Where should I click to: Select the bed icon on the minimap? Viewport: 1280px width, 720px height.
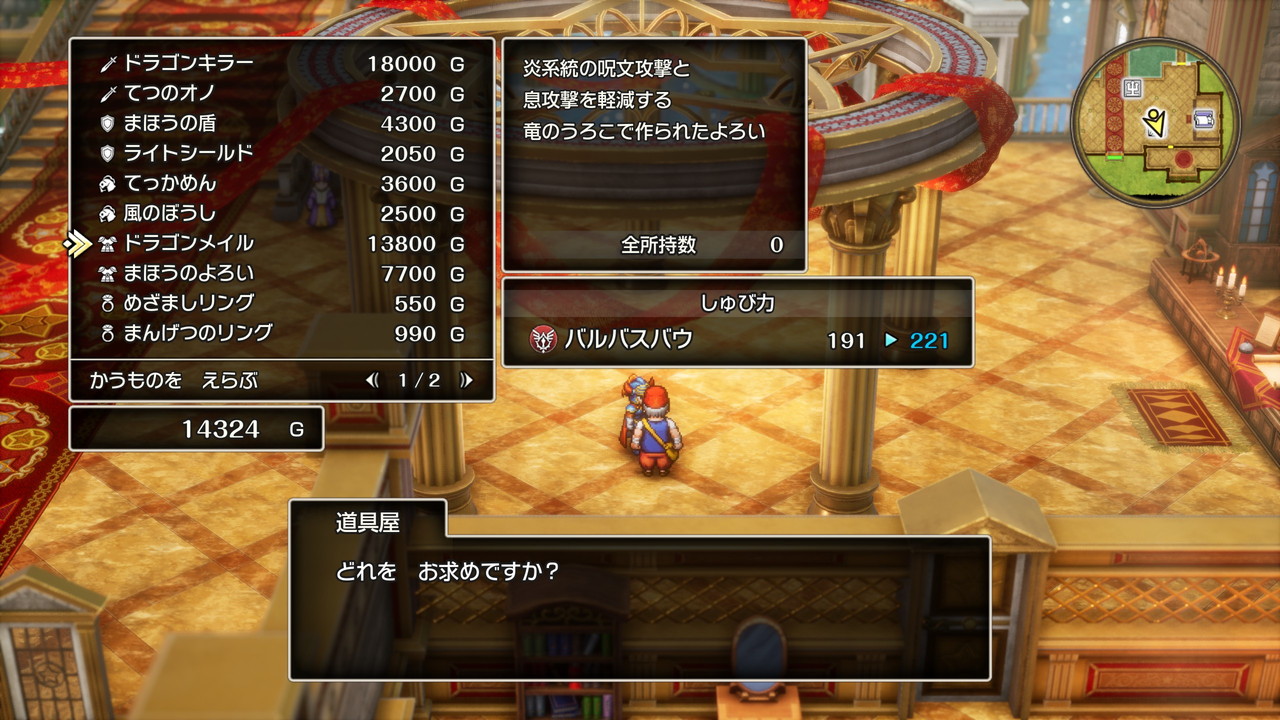[1203, 119]
